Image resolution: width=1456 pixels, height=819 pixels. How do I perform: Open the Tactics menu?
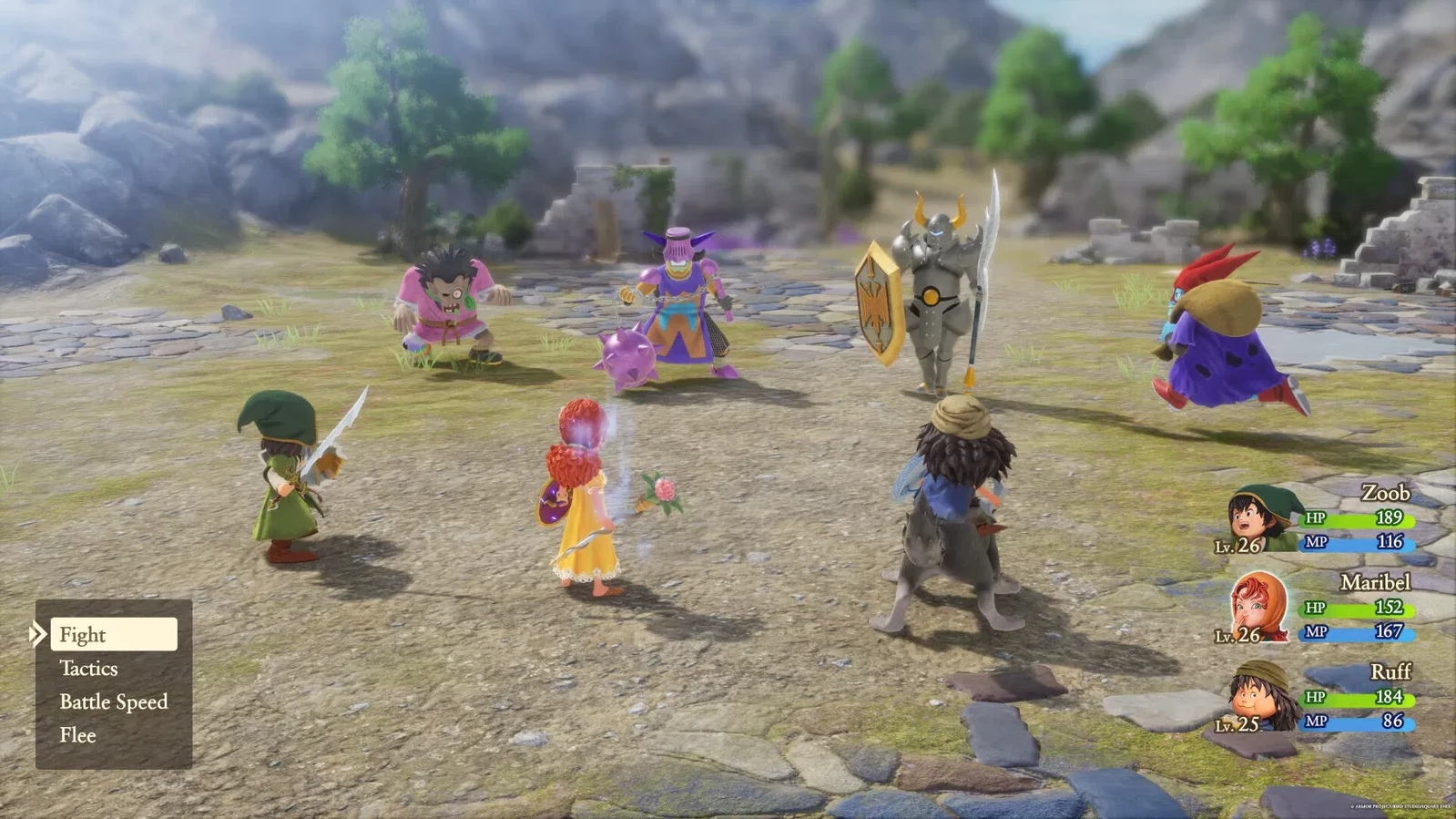click(88, 668)
